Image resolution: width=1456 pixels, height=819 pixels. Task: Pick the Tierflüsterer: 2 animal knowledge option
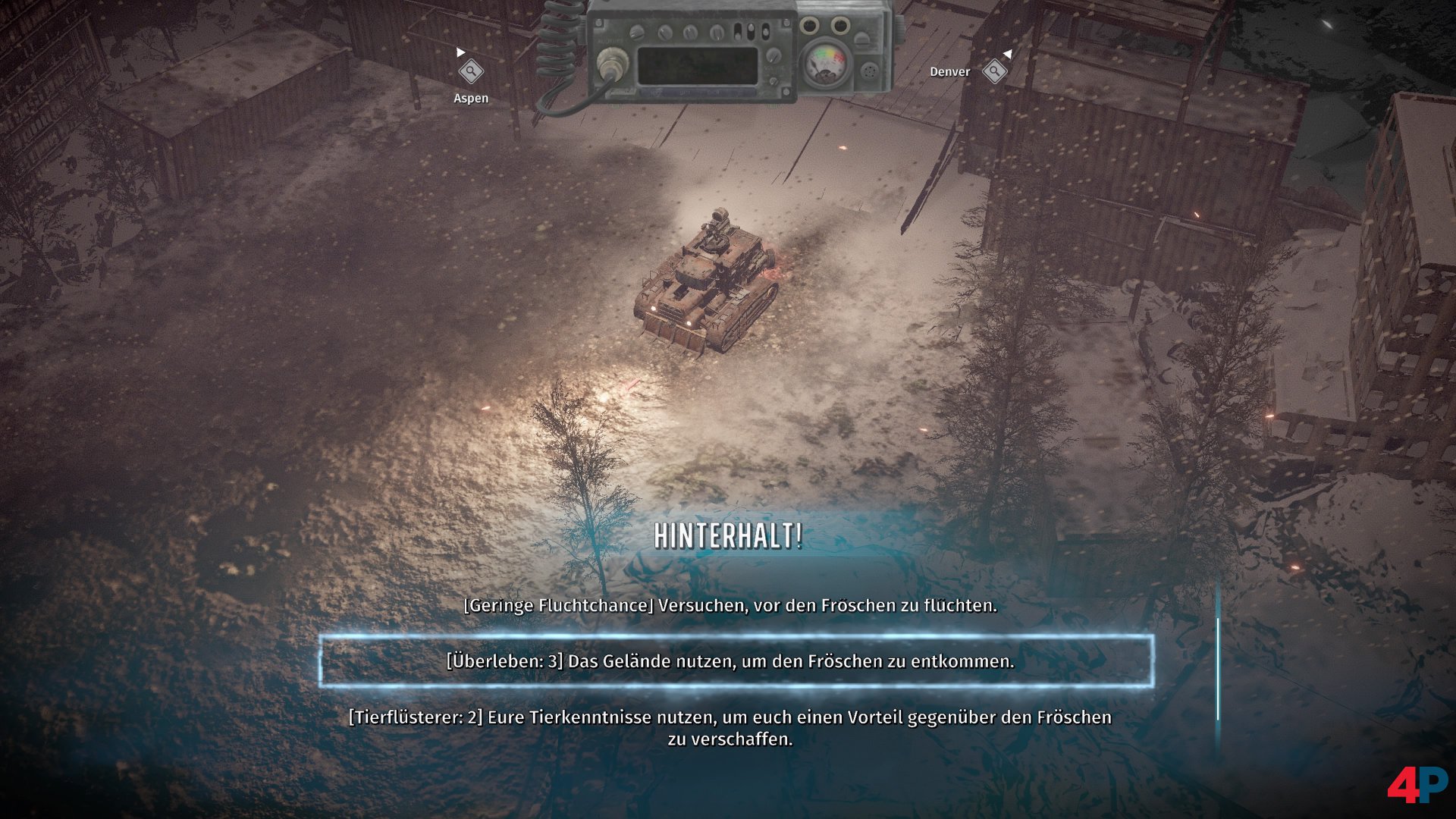[730, 727]
